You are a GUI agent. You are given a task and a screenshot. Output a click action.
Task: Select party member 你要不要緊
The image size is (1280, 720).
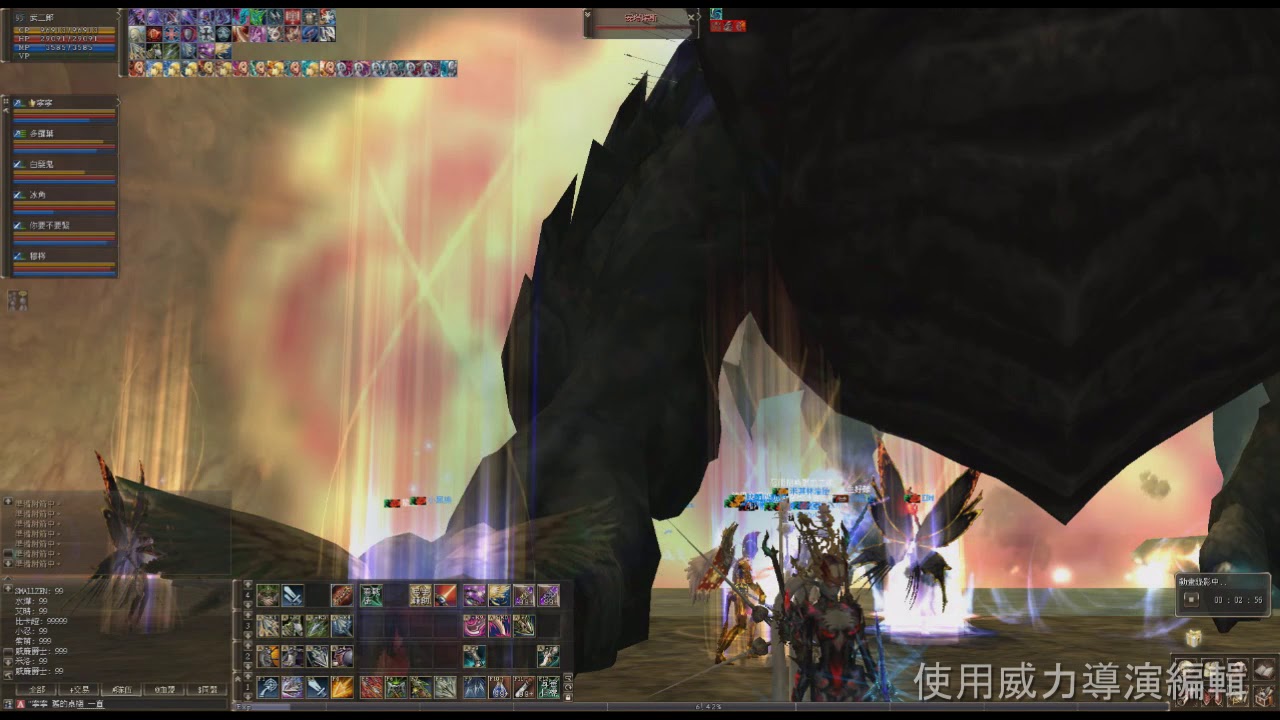point(50,225)
